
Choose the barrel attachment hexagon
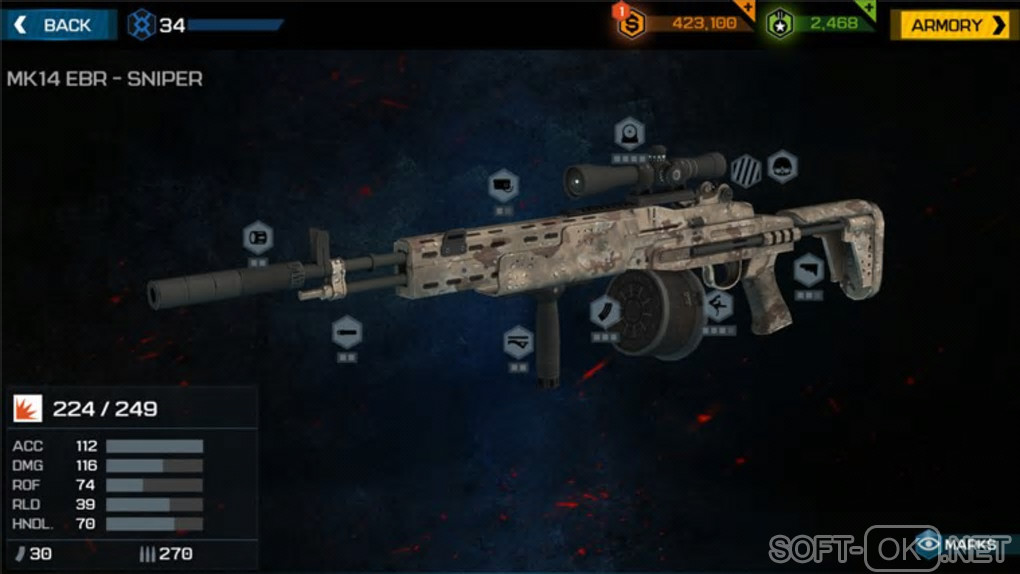(347, 331)
